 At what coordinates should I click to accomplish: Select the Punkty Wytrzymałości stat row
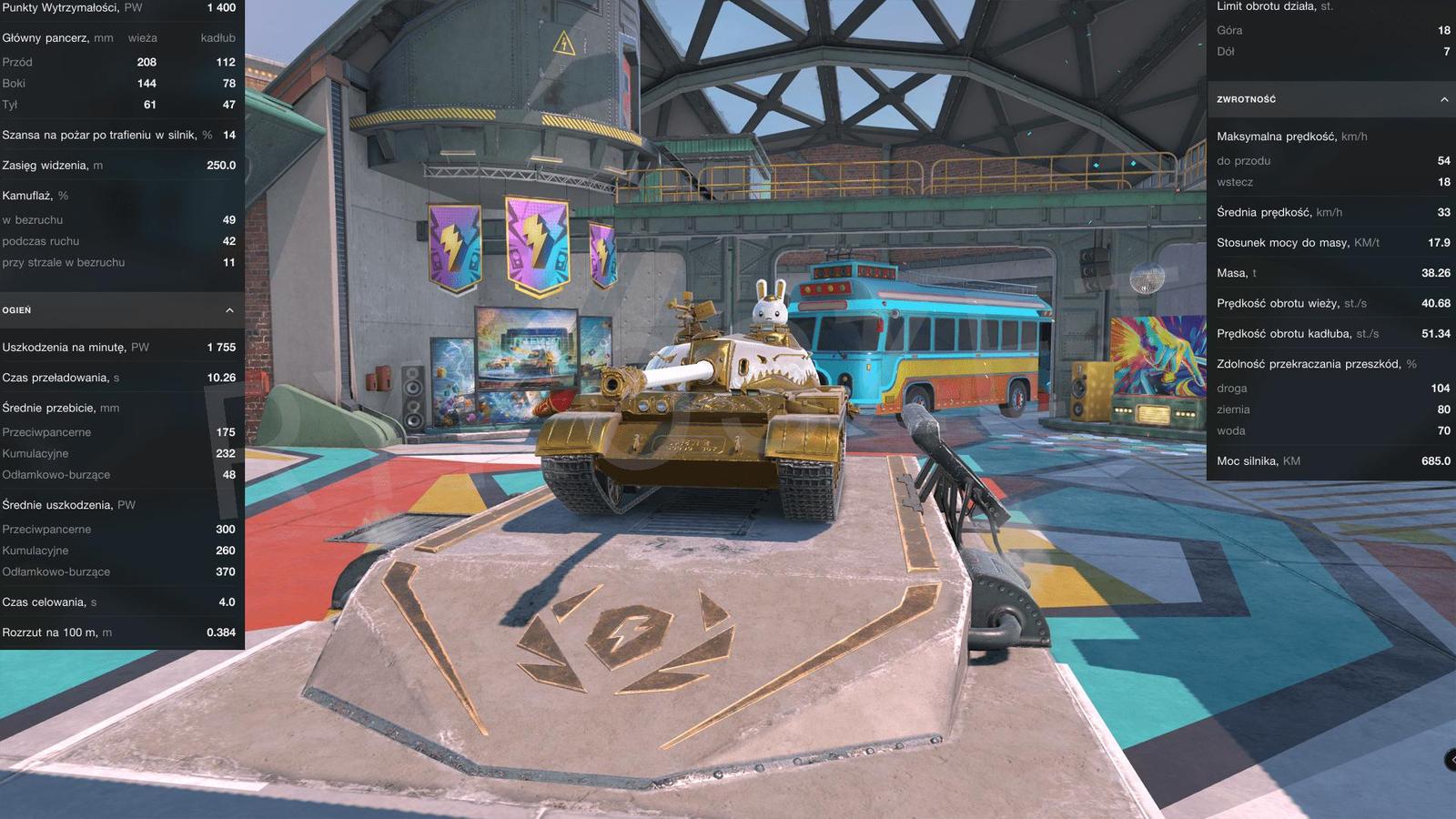(118, 7)
